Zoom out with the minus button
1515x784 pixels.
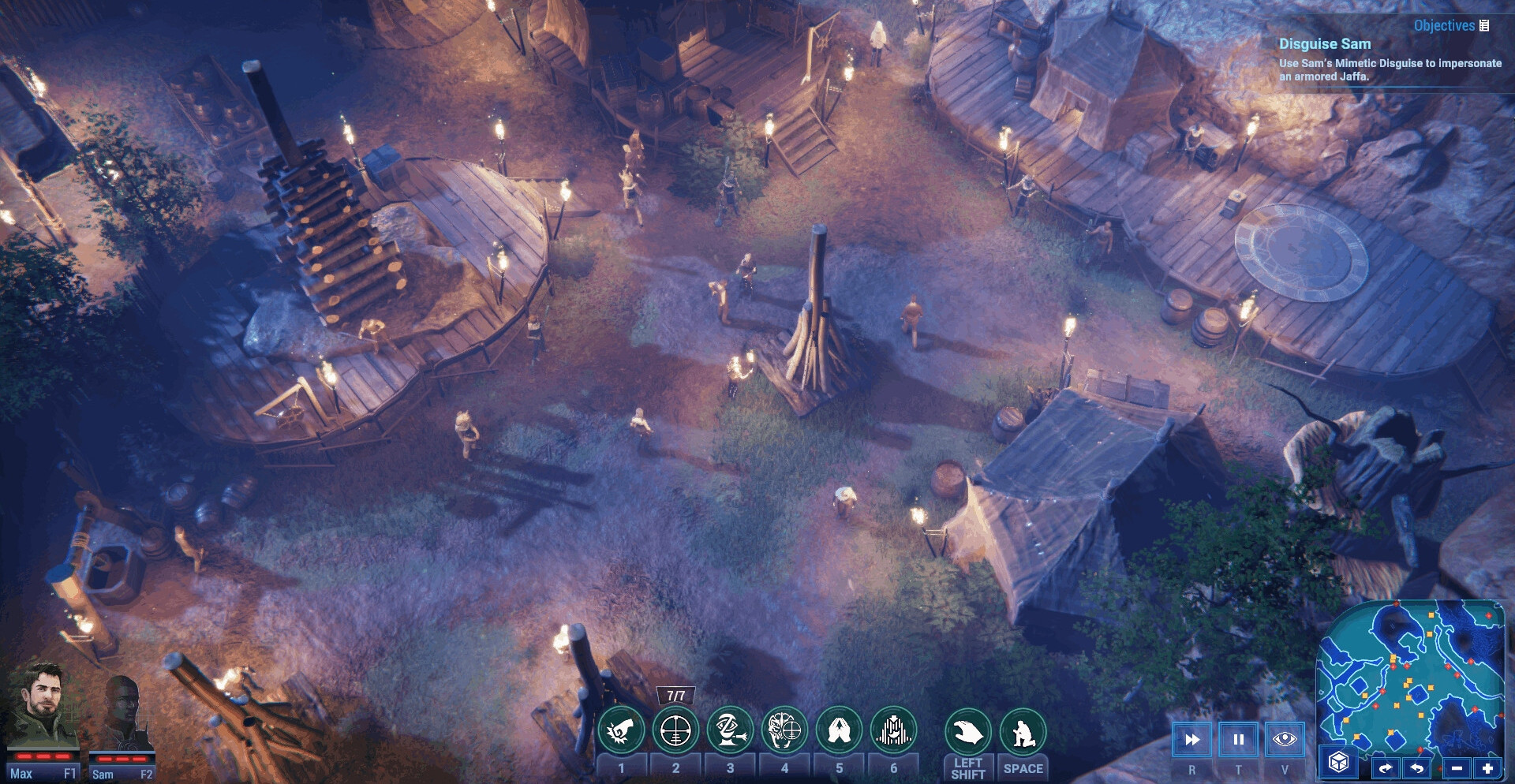coord(1457,767)
